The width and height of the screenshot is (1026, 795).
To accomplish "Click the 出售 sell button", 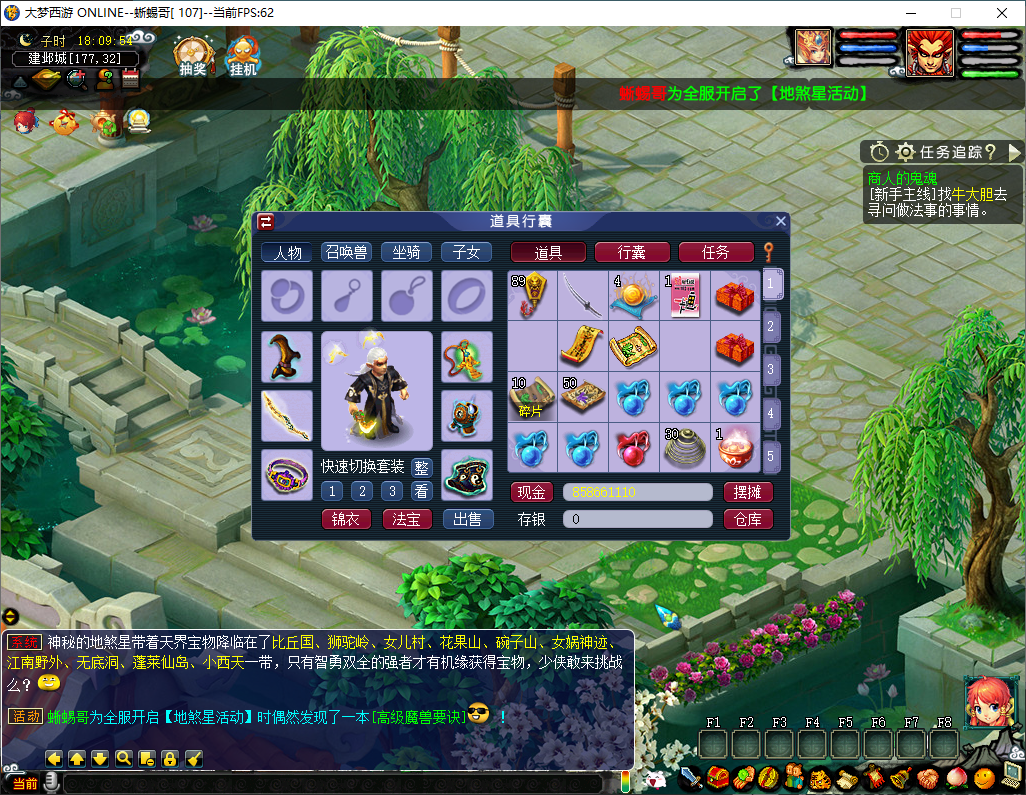I will click(x=467, y=519).
